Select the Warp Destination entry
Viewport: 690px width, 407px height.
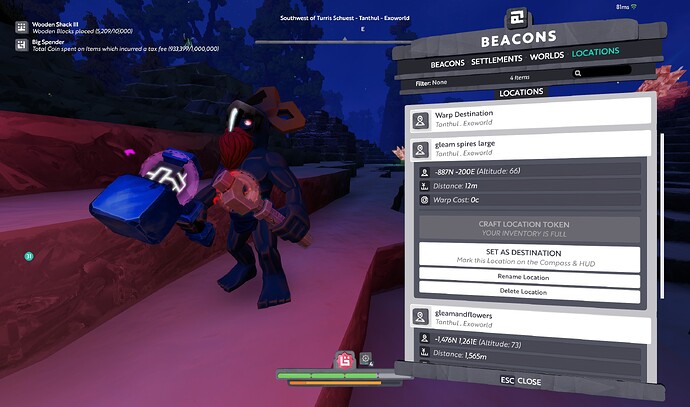click(525, 120)
